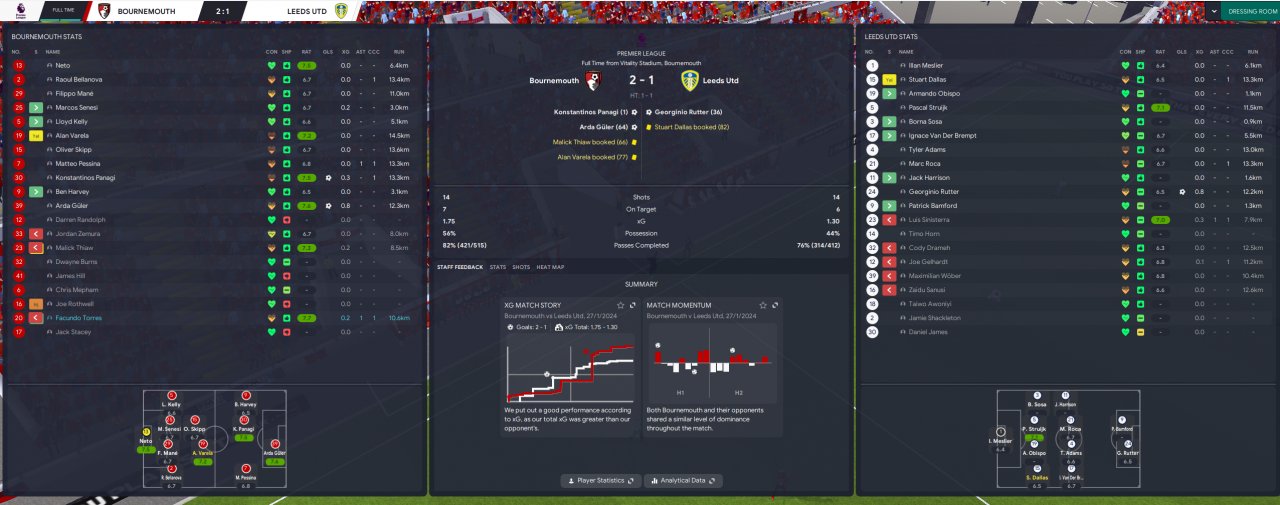Open the Heat Map tab
The height and width of the screenshot is (505, 1280).
(x=550, y=267)
